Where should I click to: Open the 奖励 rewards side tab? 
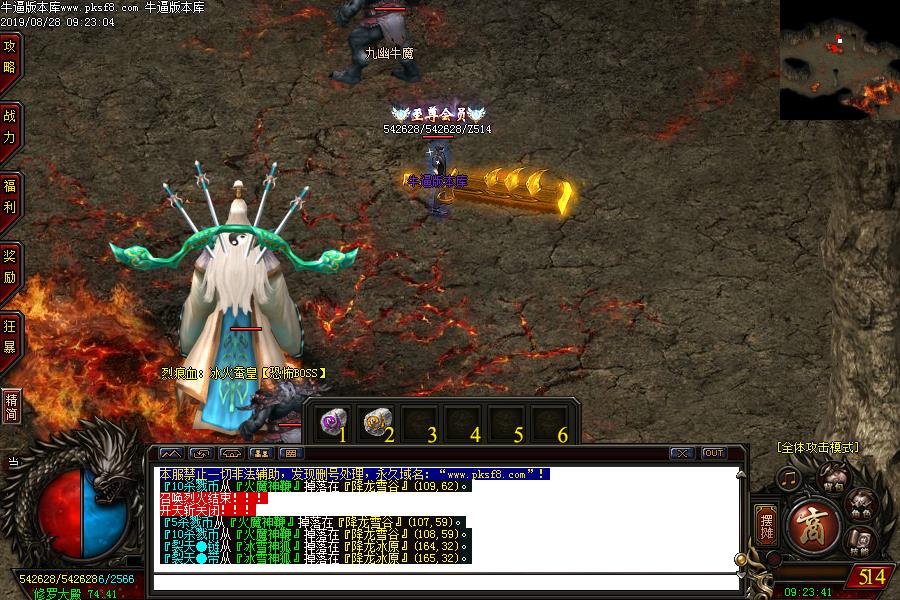10,267
